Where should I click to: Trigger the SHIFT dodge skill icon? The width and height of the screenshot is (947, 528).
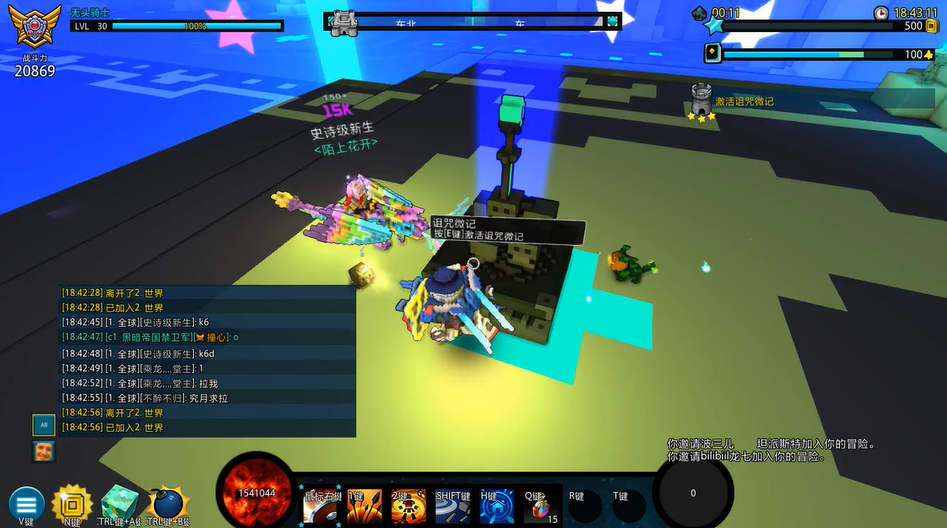[452, 506]
